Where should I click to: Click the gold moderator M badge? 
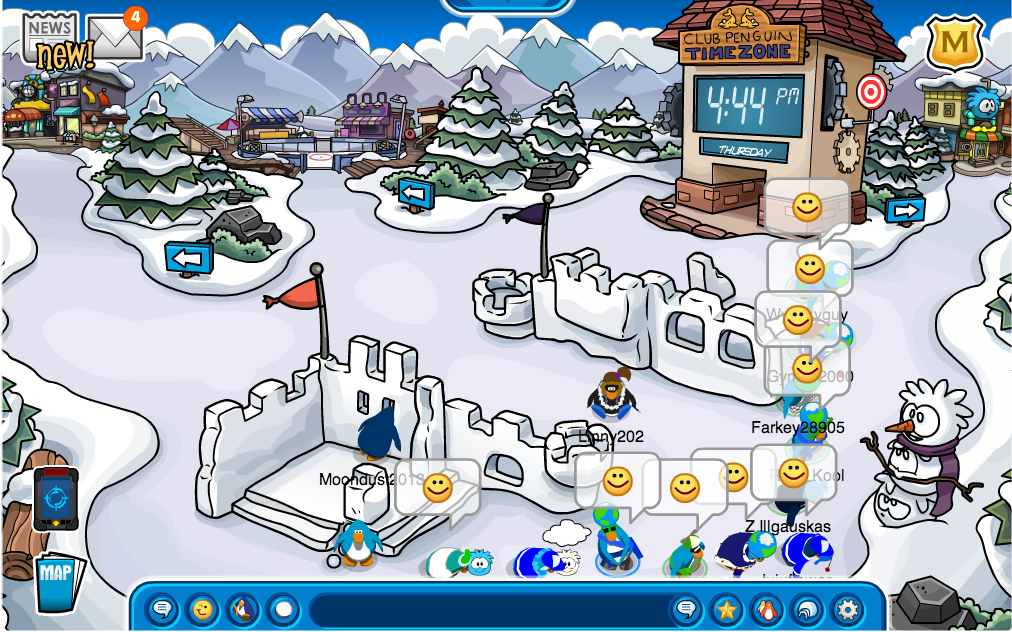954,44
